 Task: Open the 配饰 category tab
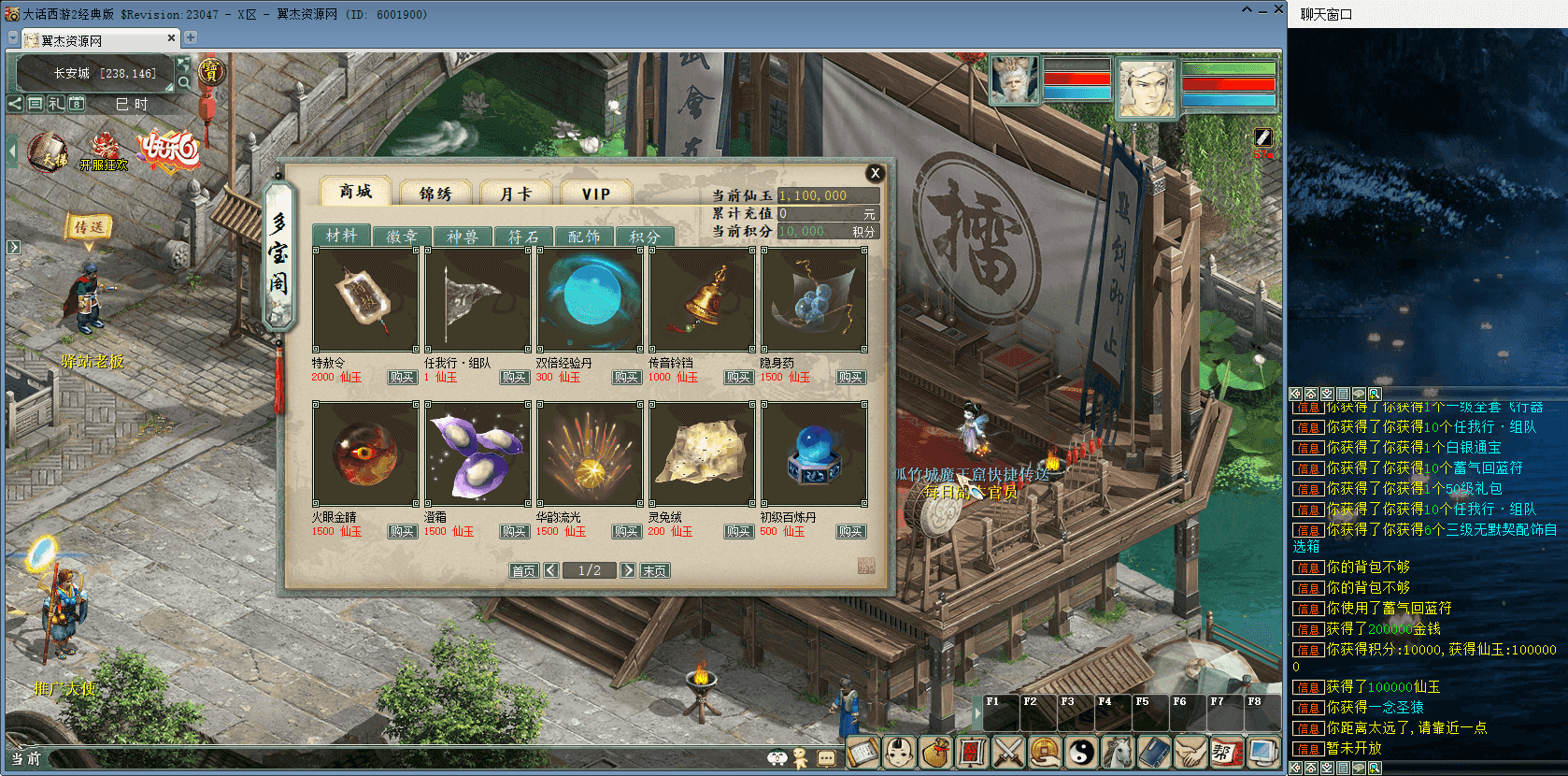click(x=584, y=237)
